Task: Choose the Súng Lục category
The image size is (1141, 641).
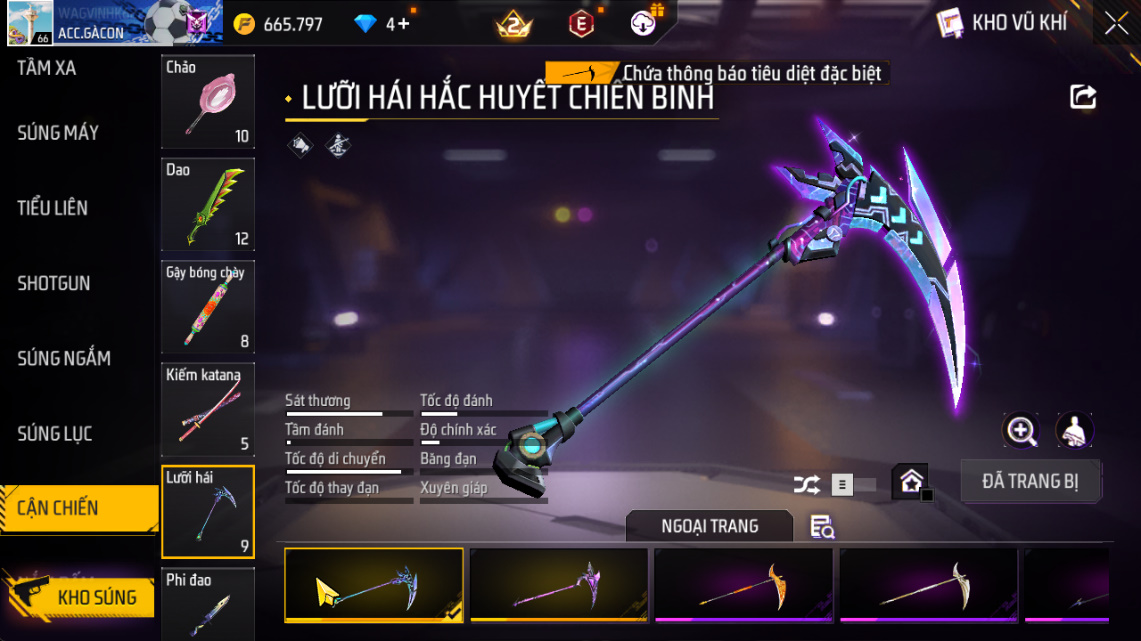Action: coord(55,433)
